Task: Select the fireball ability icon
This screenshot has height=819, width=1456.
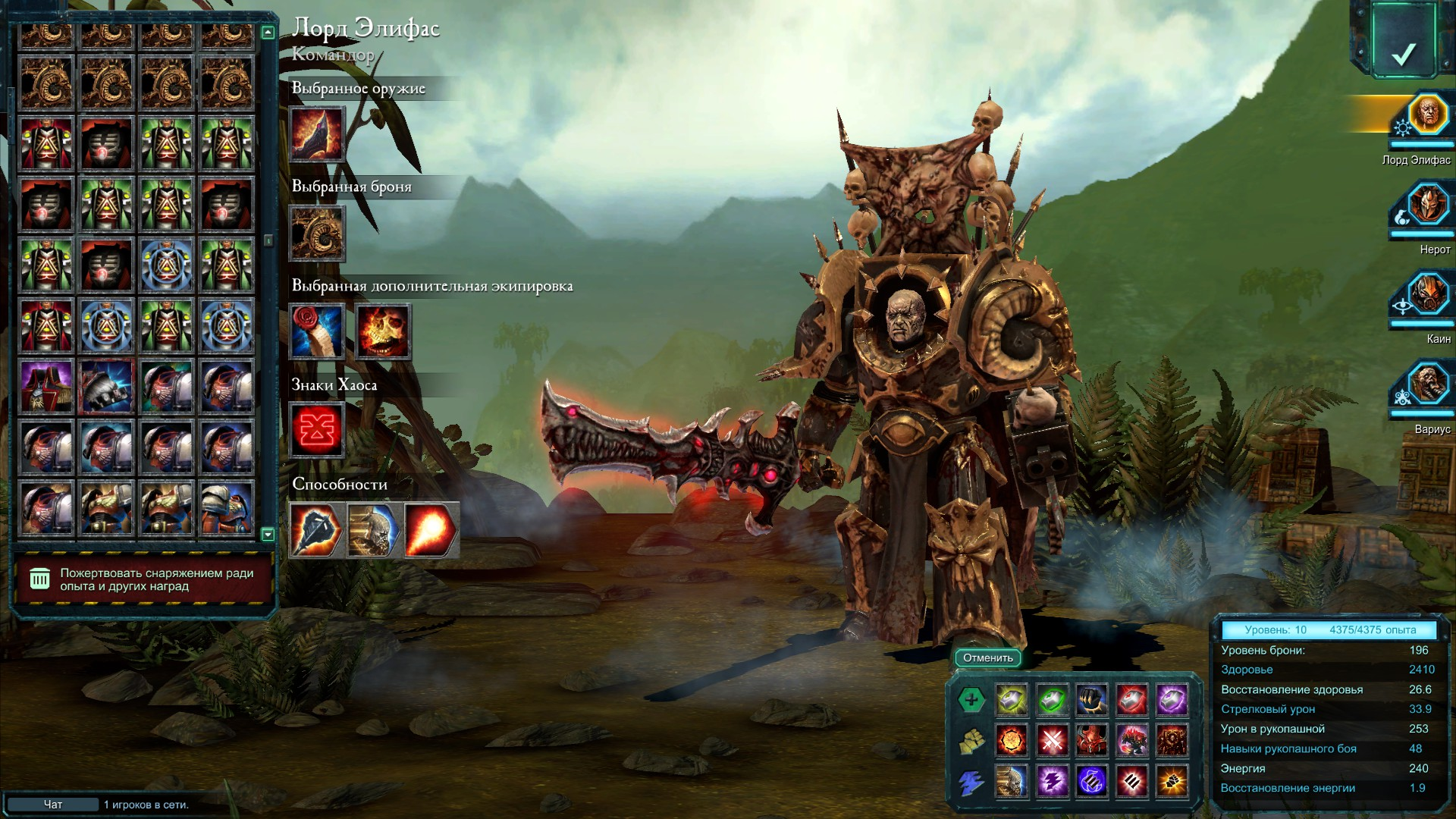Action: 431,530
